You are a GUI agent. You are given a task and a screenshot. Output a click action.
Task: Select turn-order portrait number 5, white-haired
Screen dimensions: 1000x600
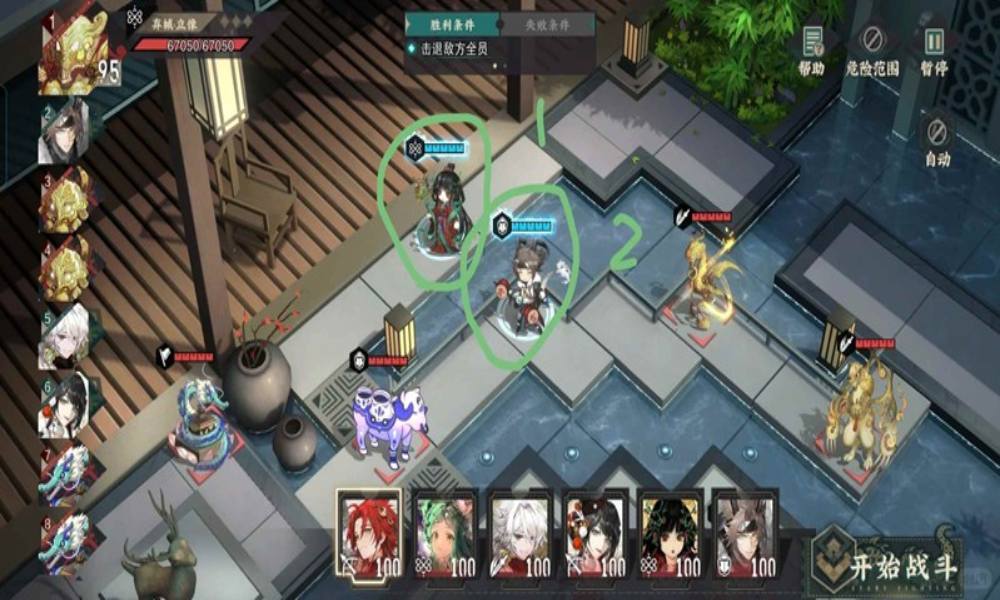[64, 336]
